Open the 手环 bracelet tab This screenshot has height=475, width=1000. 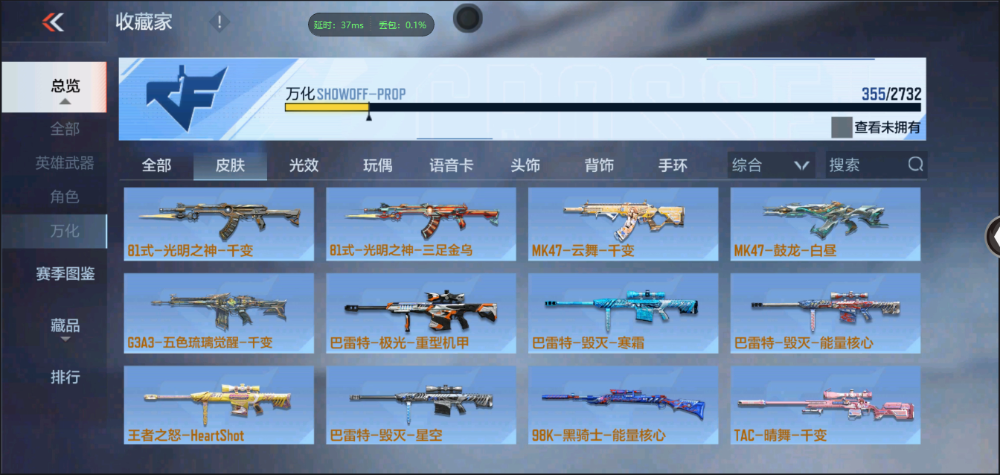(672, 165)
